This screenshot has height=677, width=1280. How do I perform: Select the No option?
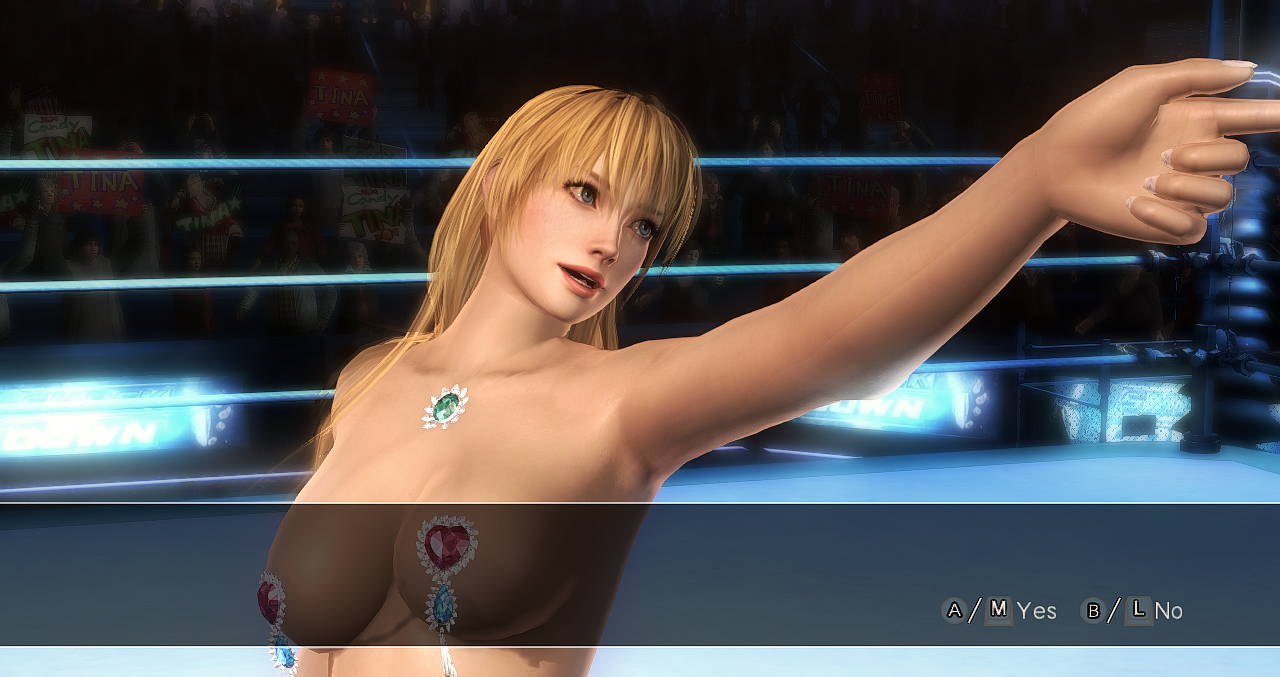[x=1167, y=610]
